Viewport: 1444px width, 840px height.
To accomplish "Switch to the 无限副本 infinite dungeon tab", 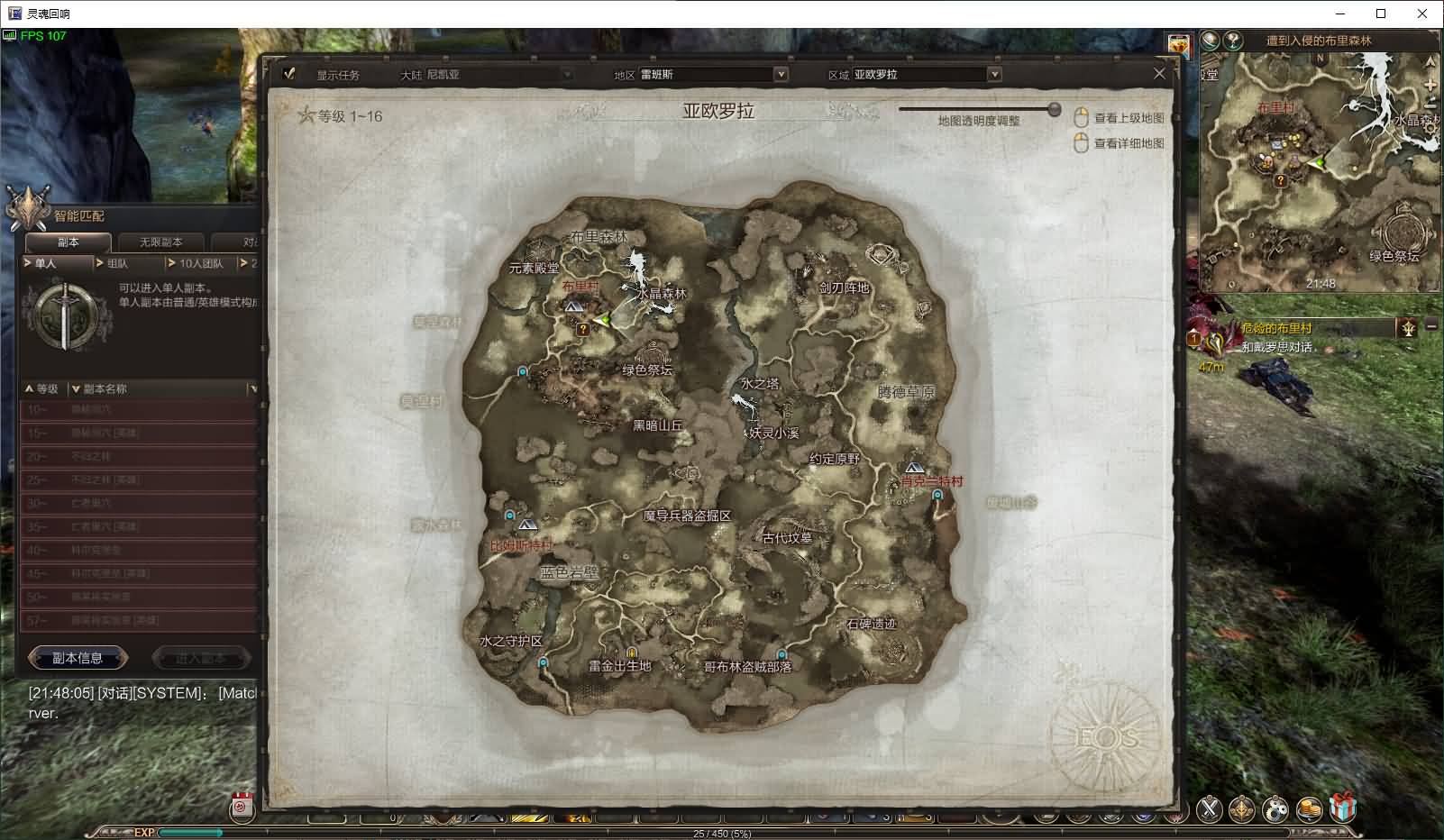I will (x=160, y=242).
